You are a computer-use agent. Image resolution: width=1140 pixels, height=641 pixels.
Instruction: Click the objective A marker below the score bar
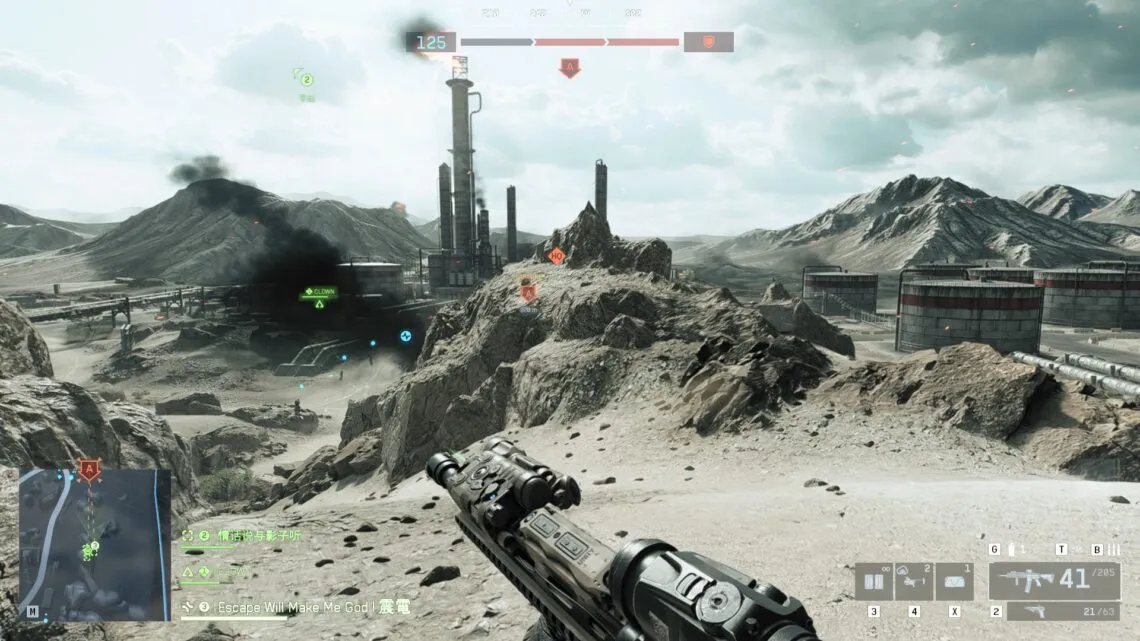coord(570,68)
